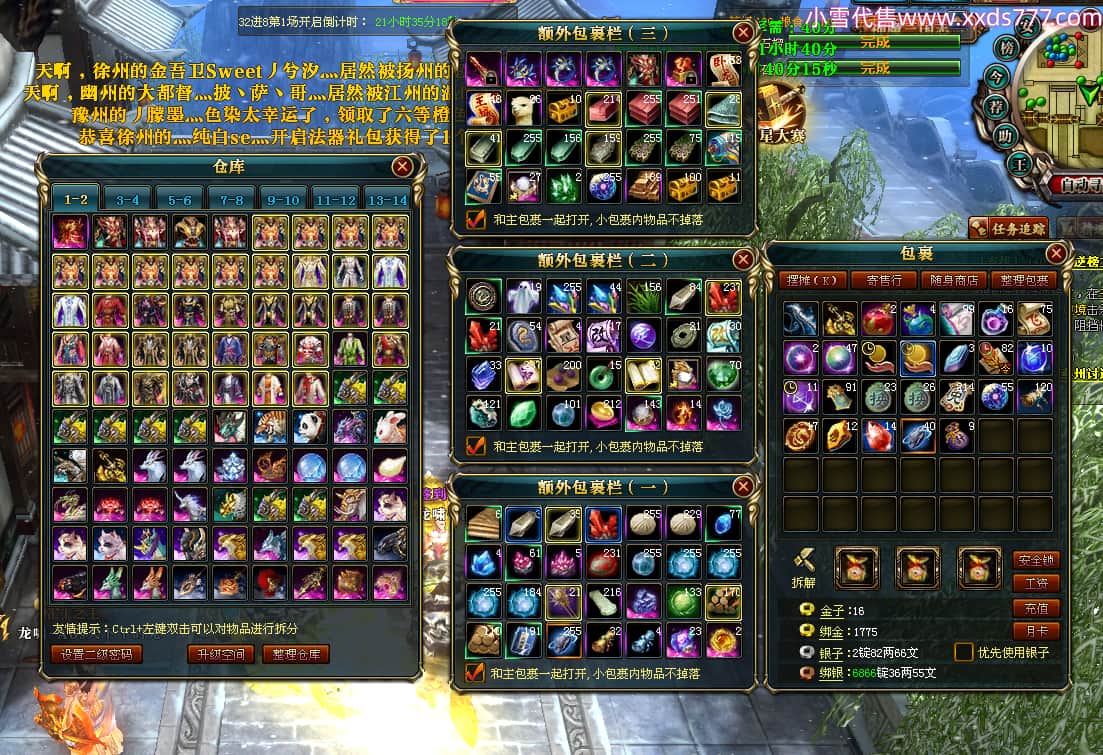Viewport: 1103px width, 755px height.
Task: Select the panda pet in the warehouse
Action: [309, 427]
